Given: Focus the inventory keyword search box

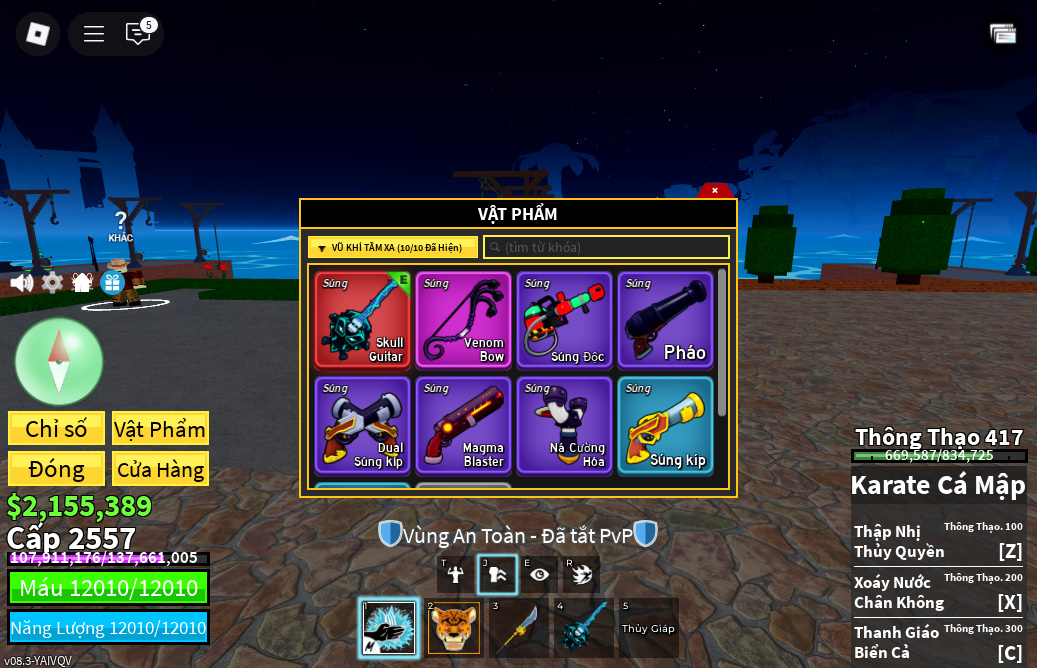Looking at the screenshot, I should [607, 247].
